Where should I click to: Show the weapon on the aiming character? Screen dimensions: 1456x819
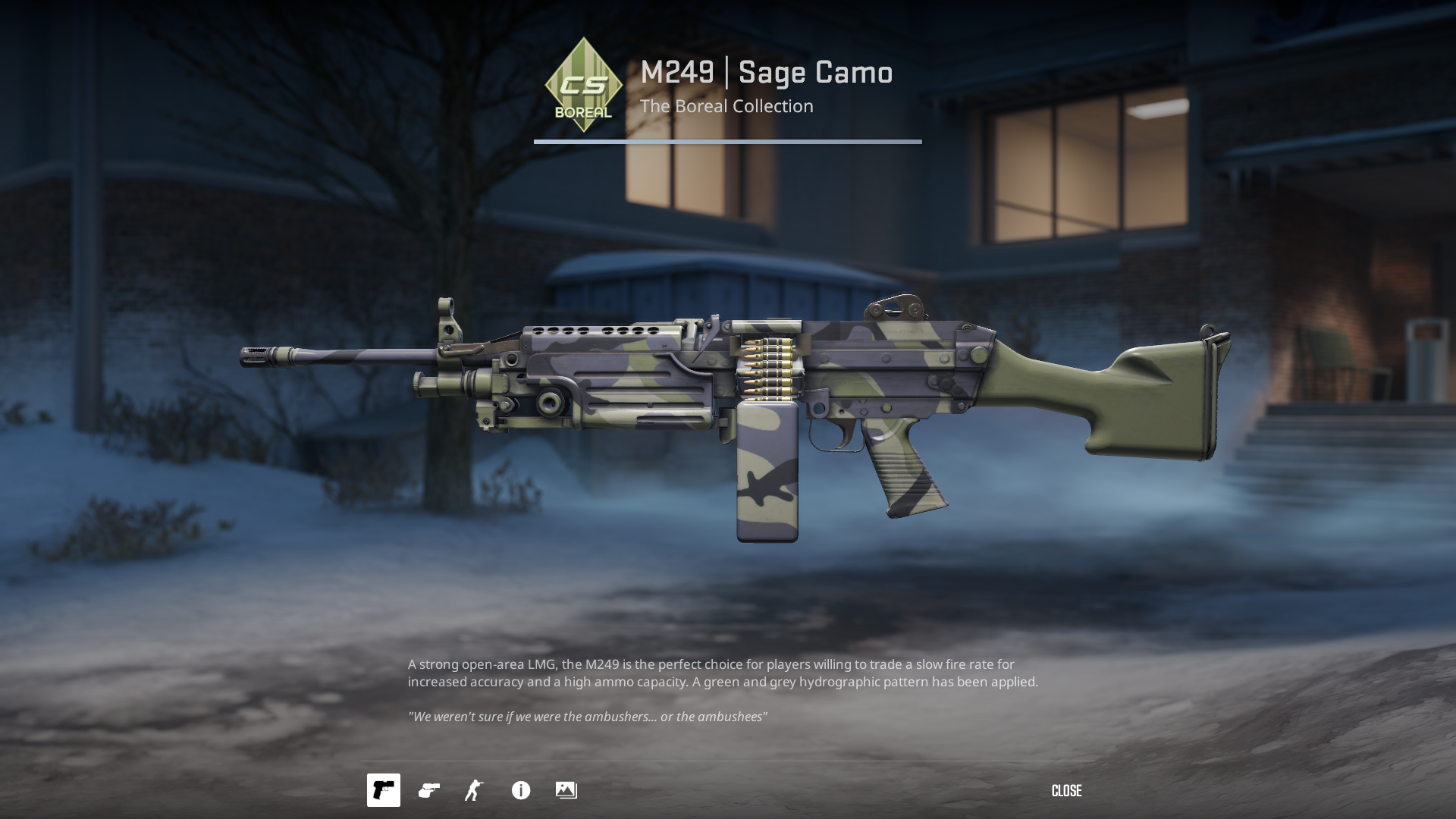pos(475,790)
